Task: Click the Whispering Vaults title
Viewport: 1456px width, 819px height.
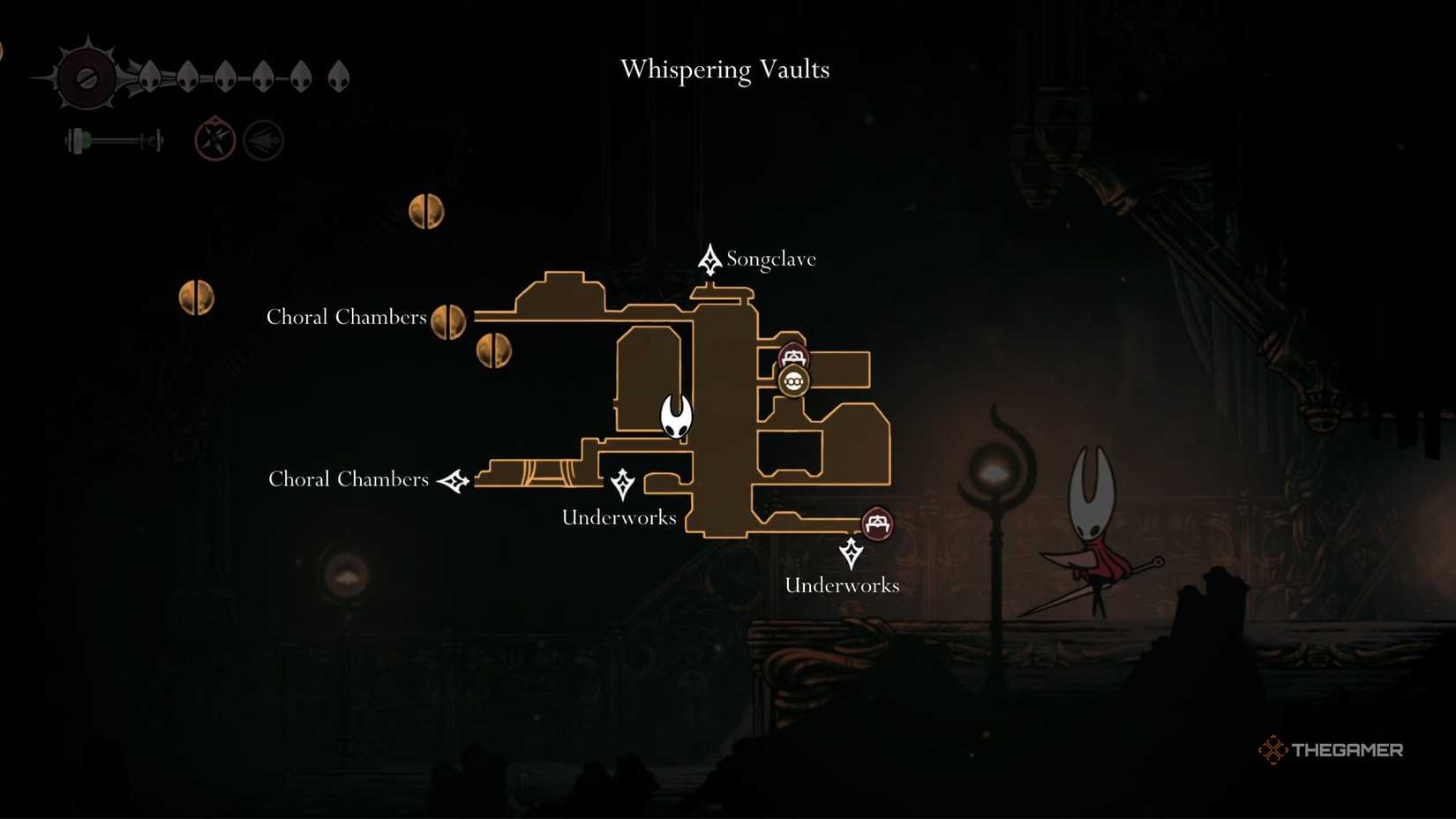Action: tap(724, 70)
